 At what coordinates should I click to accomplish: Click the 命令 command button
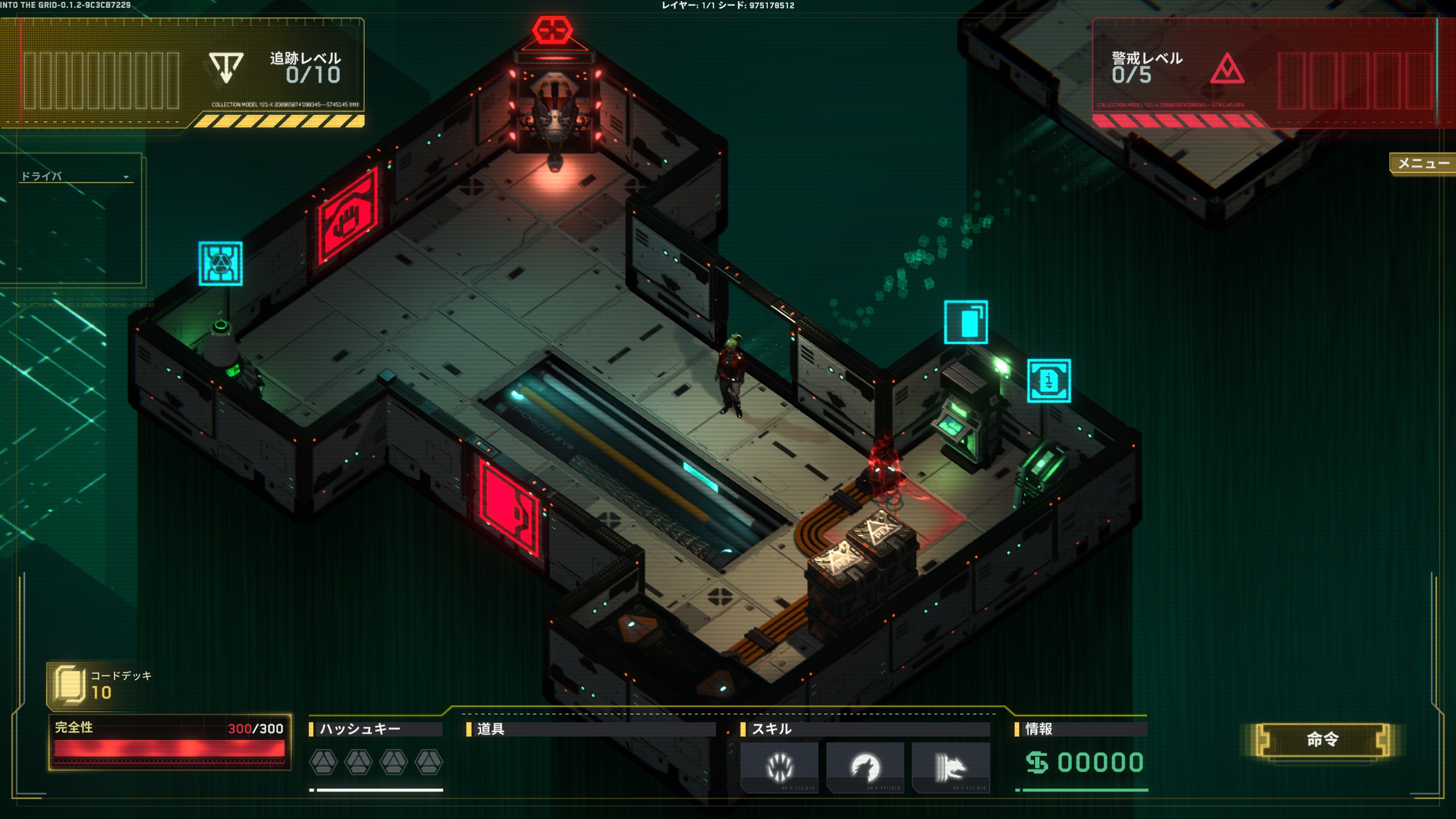coord(1322,739)
